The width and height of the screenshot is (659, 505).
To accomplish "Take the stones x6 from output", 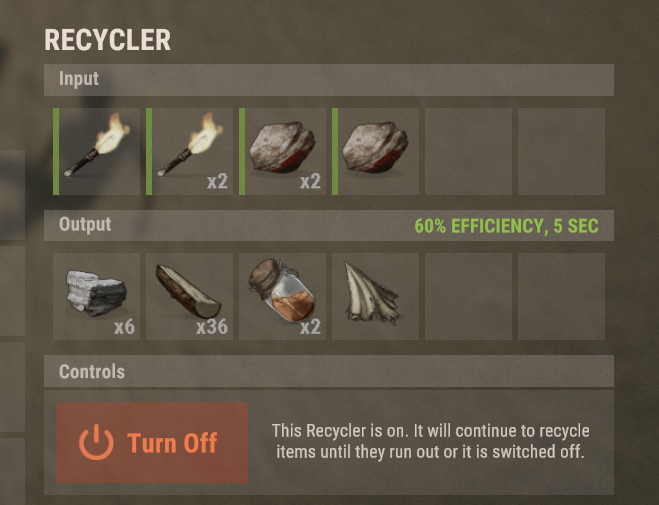I will [97, 296].
